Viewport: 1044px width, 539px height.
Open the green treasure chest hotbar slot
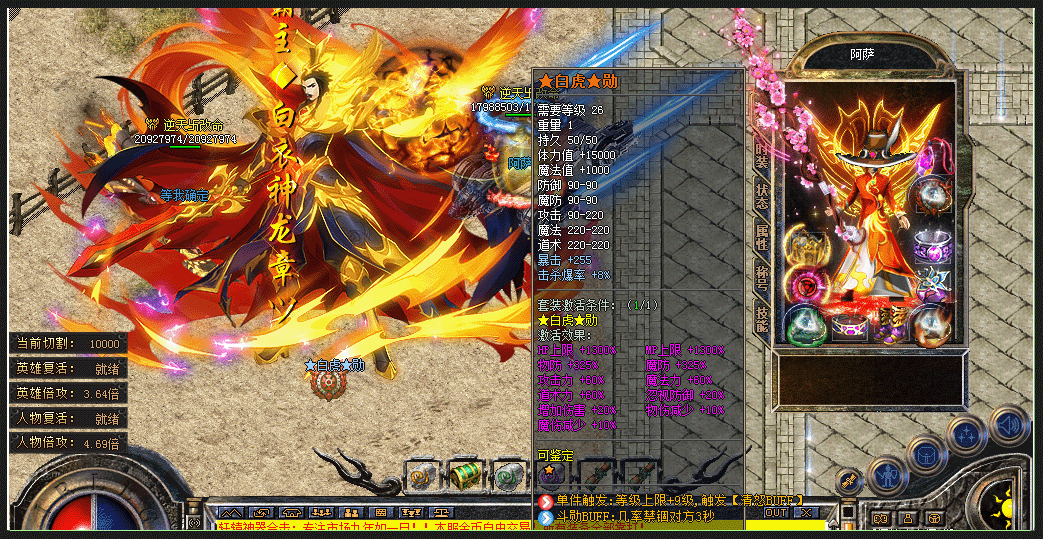pos(464,474)
